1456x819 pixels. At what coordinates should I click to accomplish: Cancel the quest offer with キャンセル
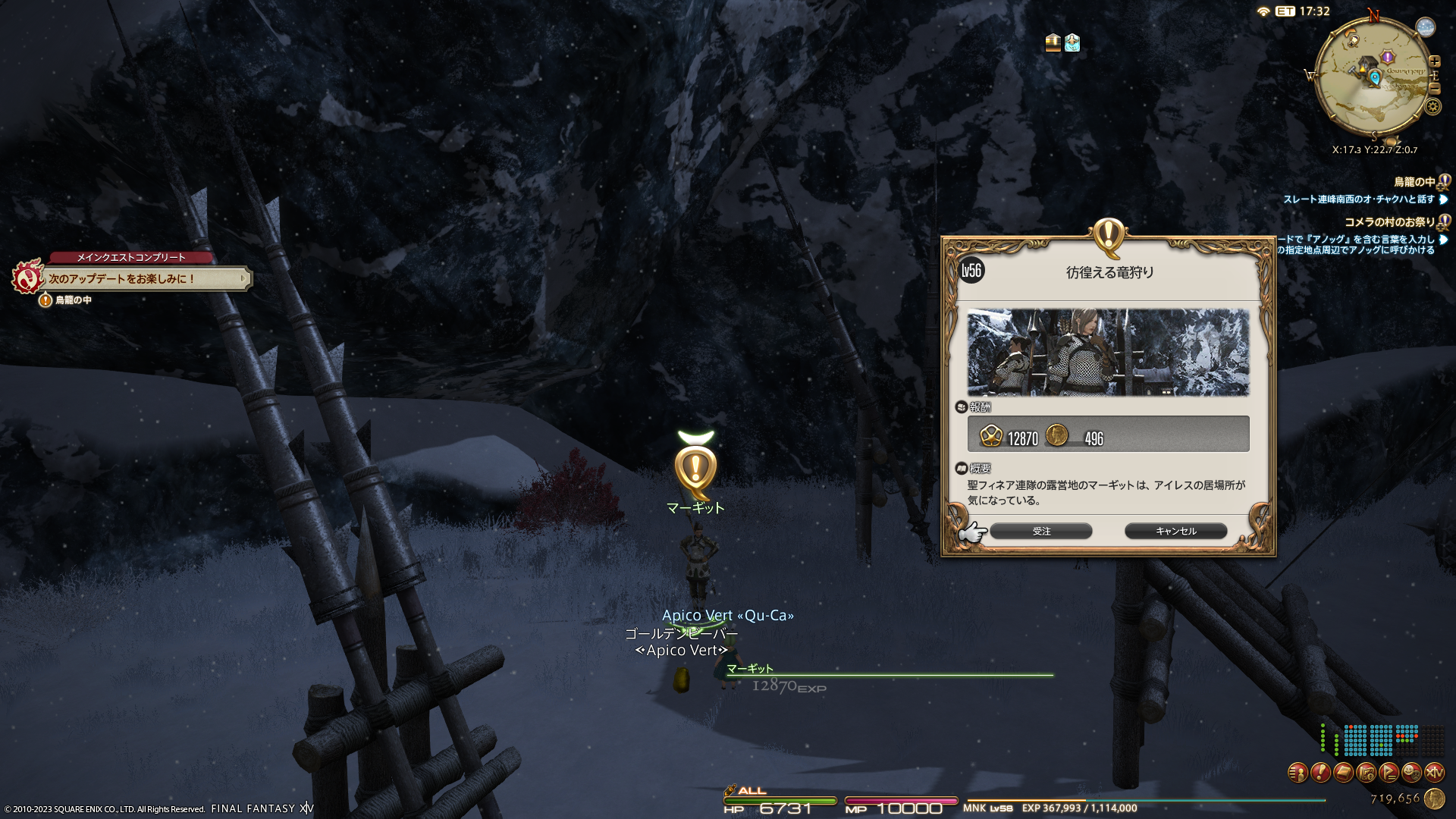[x=1175, y=531]
